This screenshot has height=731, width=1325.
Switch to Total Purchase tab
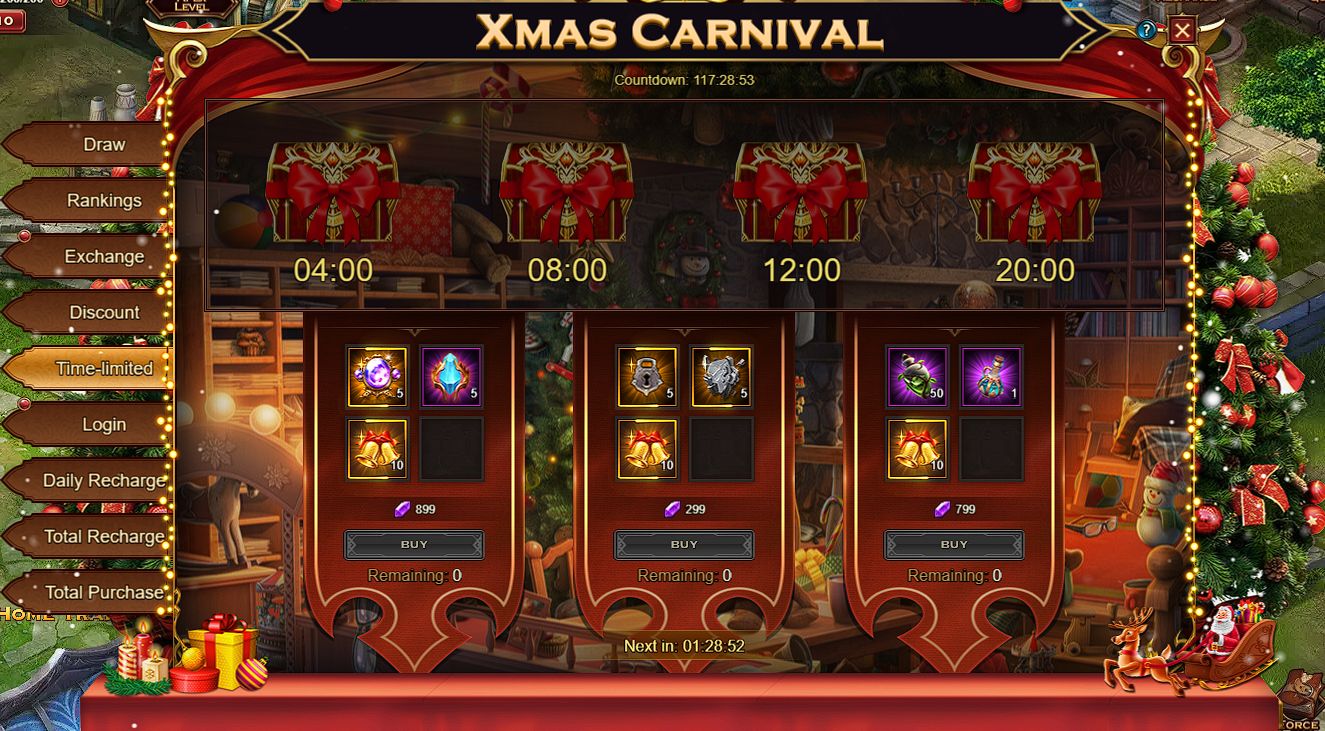pyautogui.click(x=103, y=593)
